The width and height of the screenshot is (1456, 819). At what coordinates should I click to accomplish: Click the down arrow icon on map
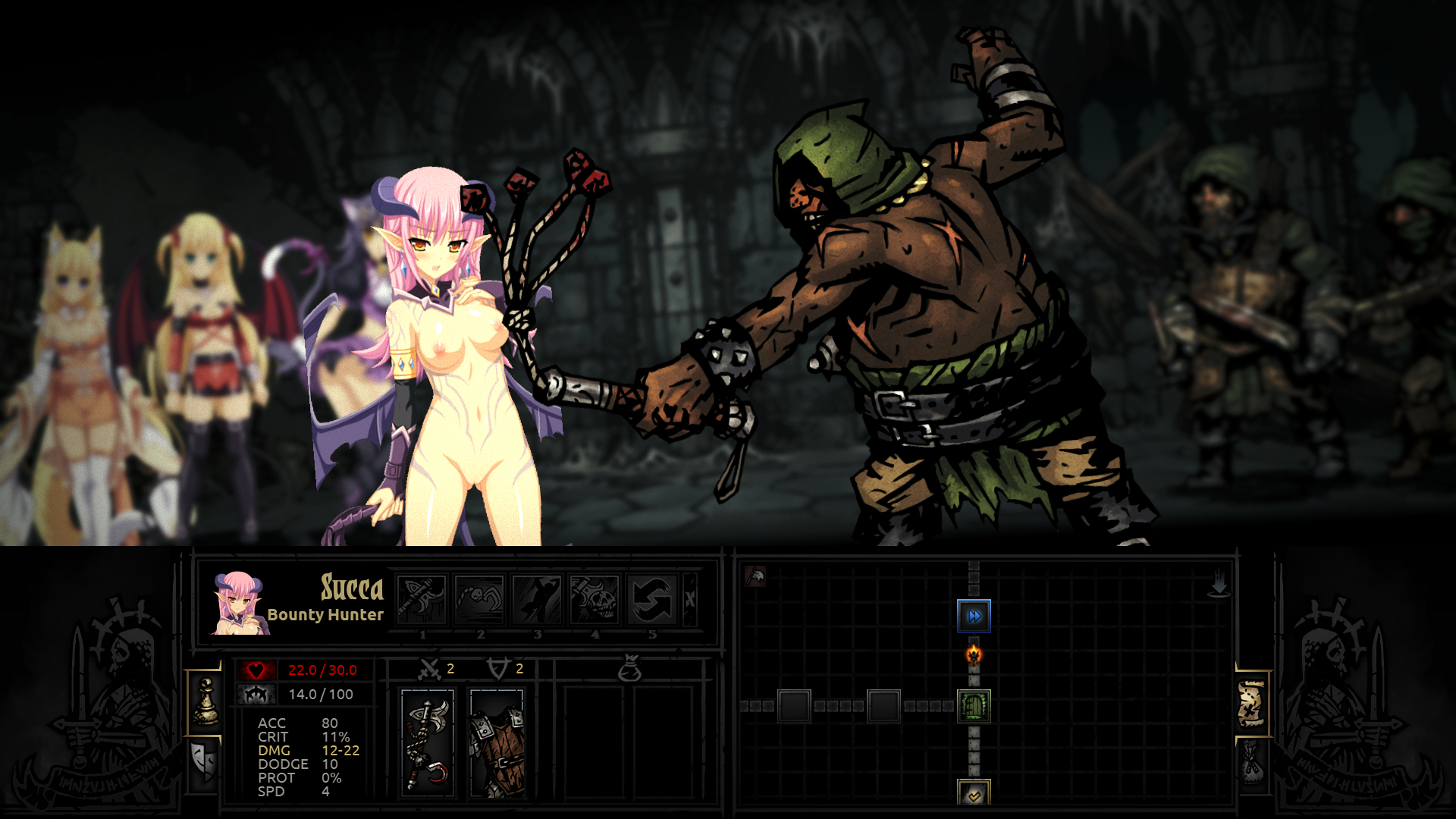(1219, 584)
